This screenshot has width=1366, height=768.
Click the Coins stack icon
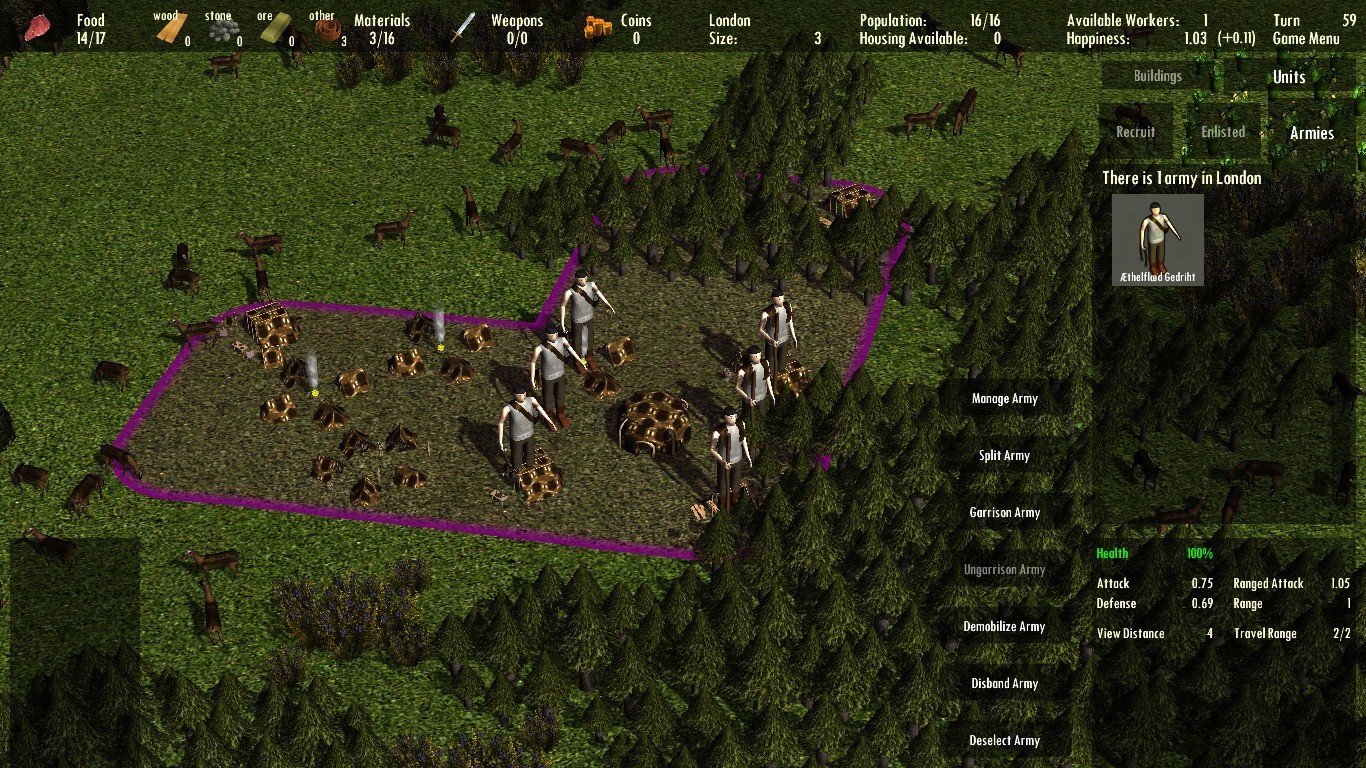click(596, 24)
